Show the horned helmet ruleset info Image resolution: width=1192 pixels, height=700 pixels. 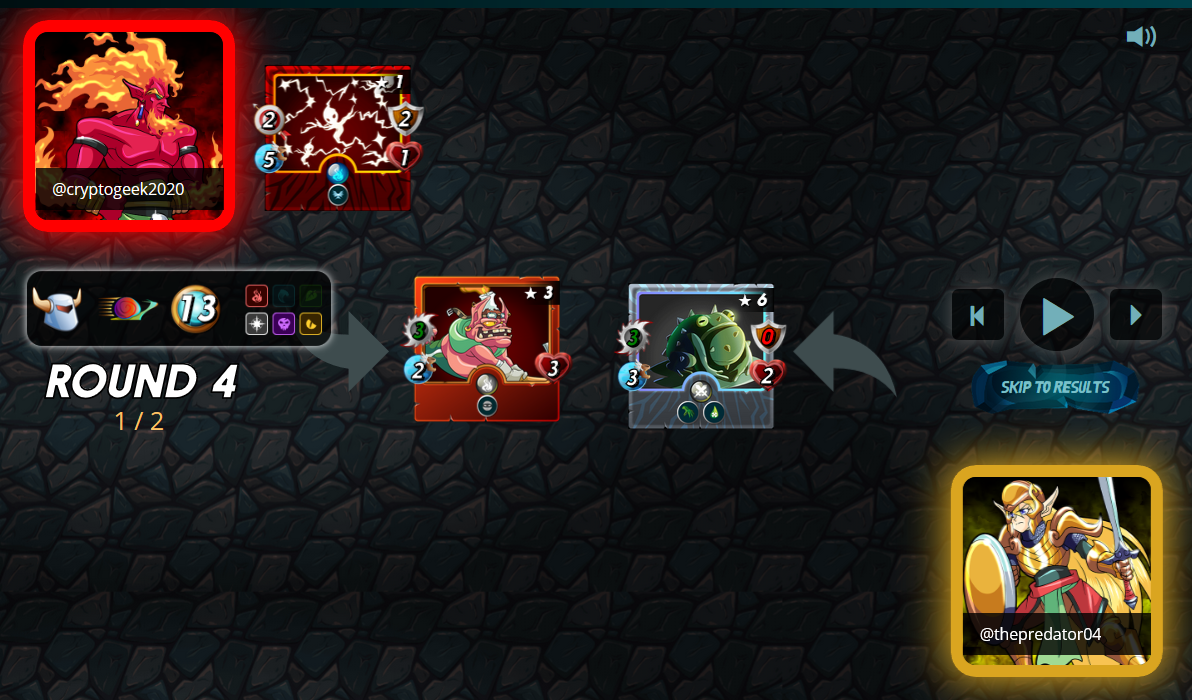(x=56, y=309)
